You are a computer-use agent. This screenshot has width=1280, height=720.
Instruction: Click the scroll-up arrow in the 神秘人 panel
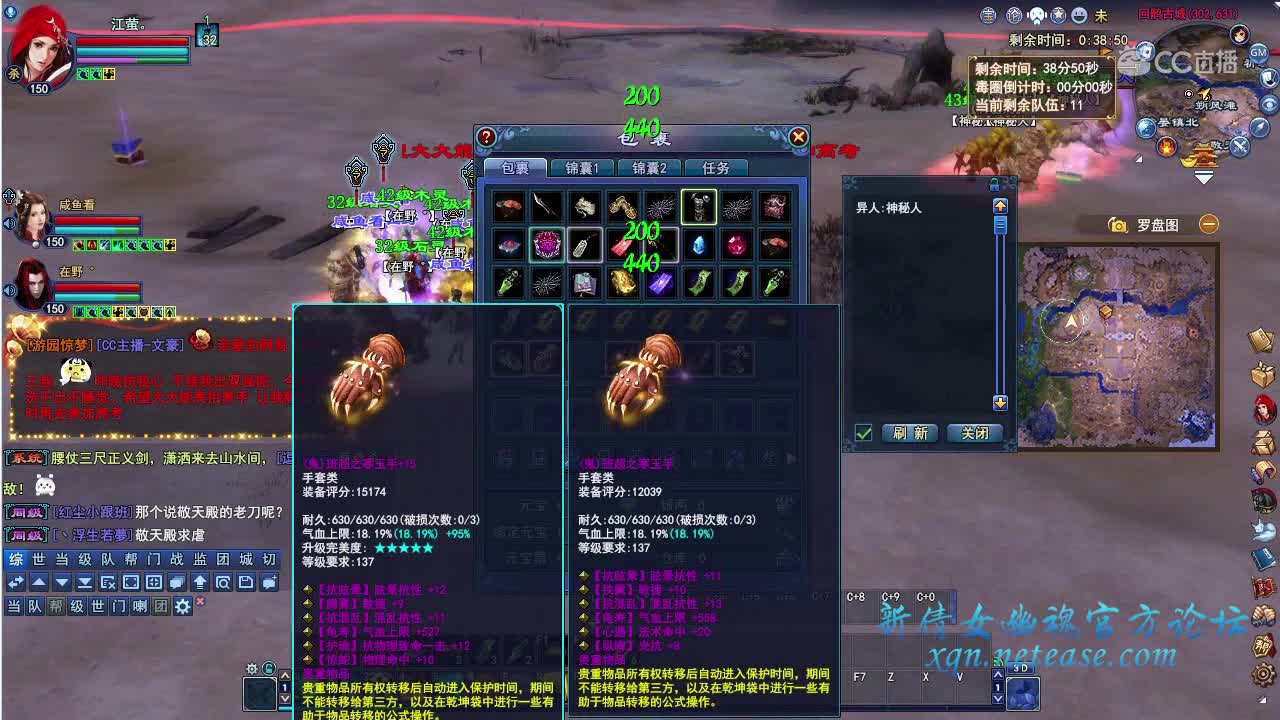click(x=1000, y=206)
